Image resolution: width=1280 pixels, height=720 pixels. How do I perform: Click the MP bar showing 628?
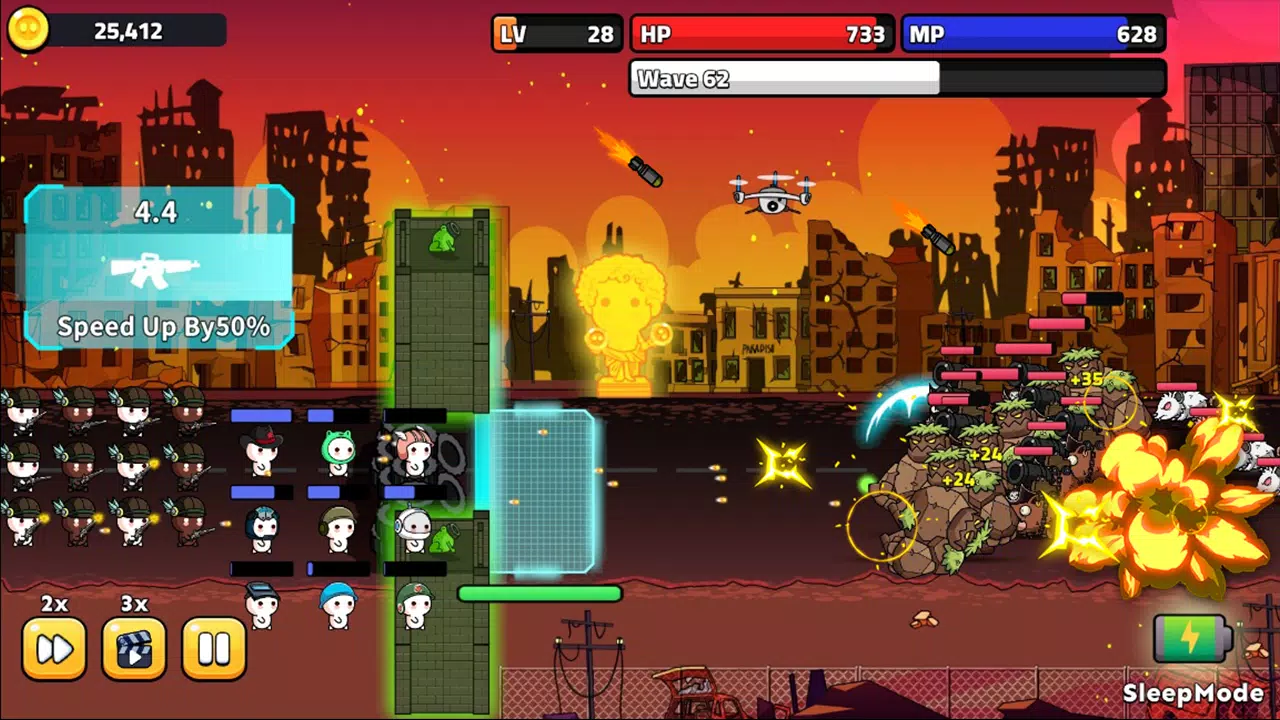tap(1035, 34)
